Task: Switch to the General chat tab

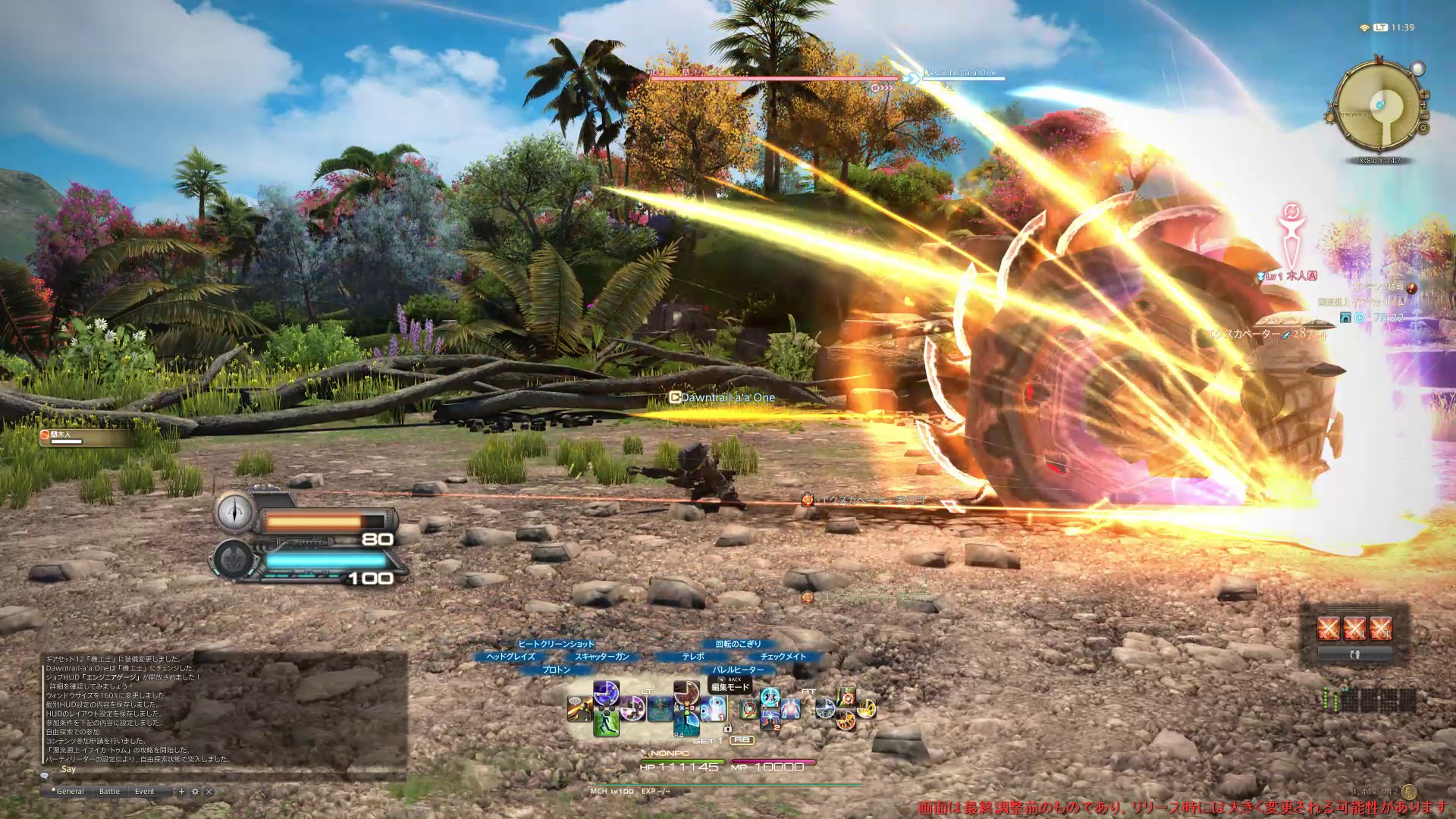Action: (70, 791)
